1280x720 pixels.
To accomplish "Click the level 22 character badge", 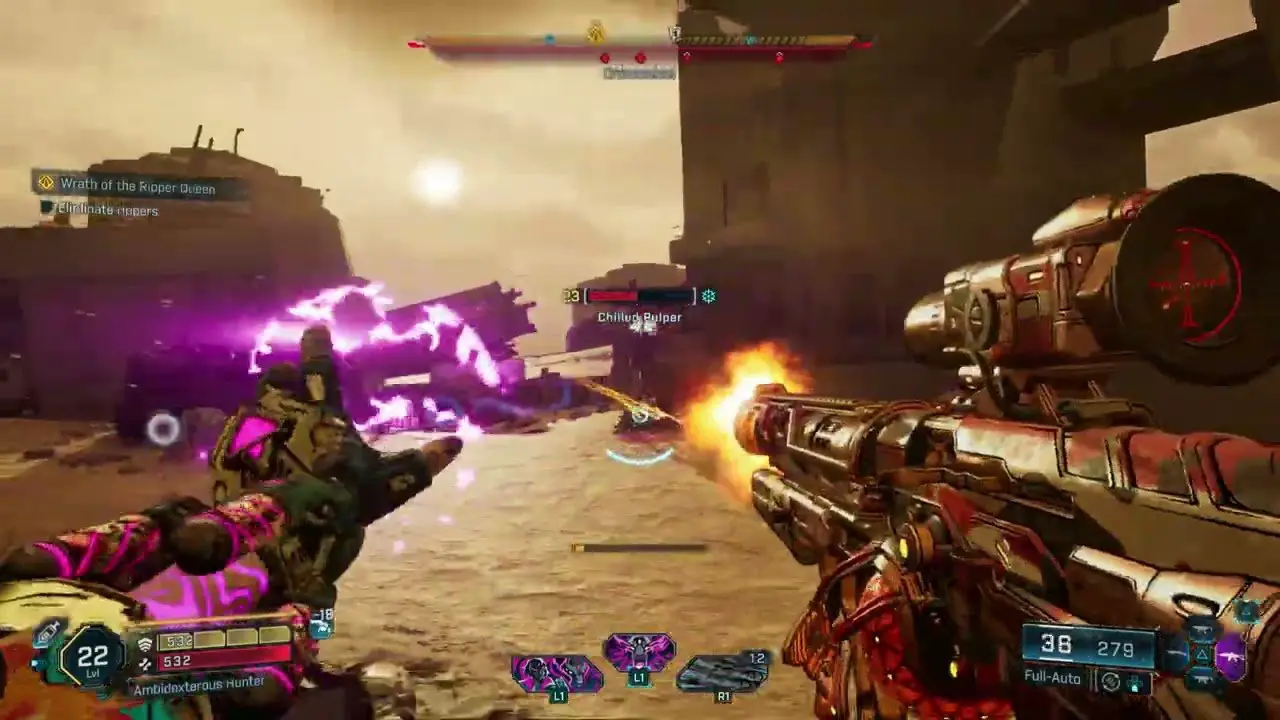I will point(91,657).
